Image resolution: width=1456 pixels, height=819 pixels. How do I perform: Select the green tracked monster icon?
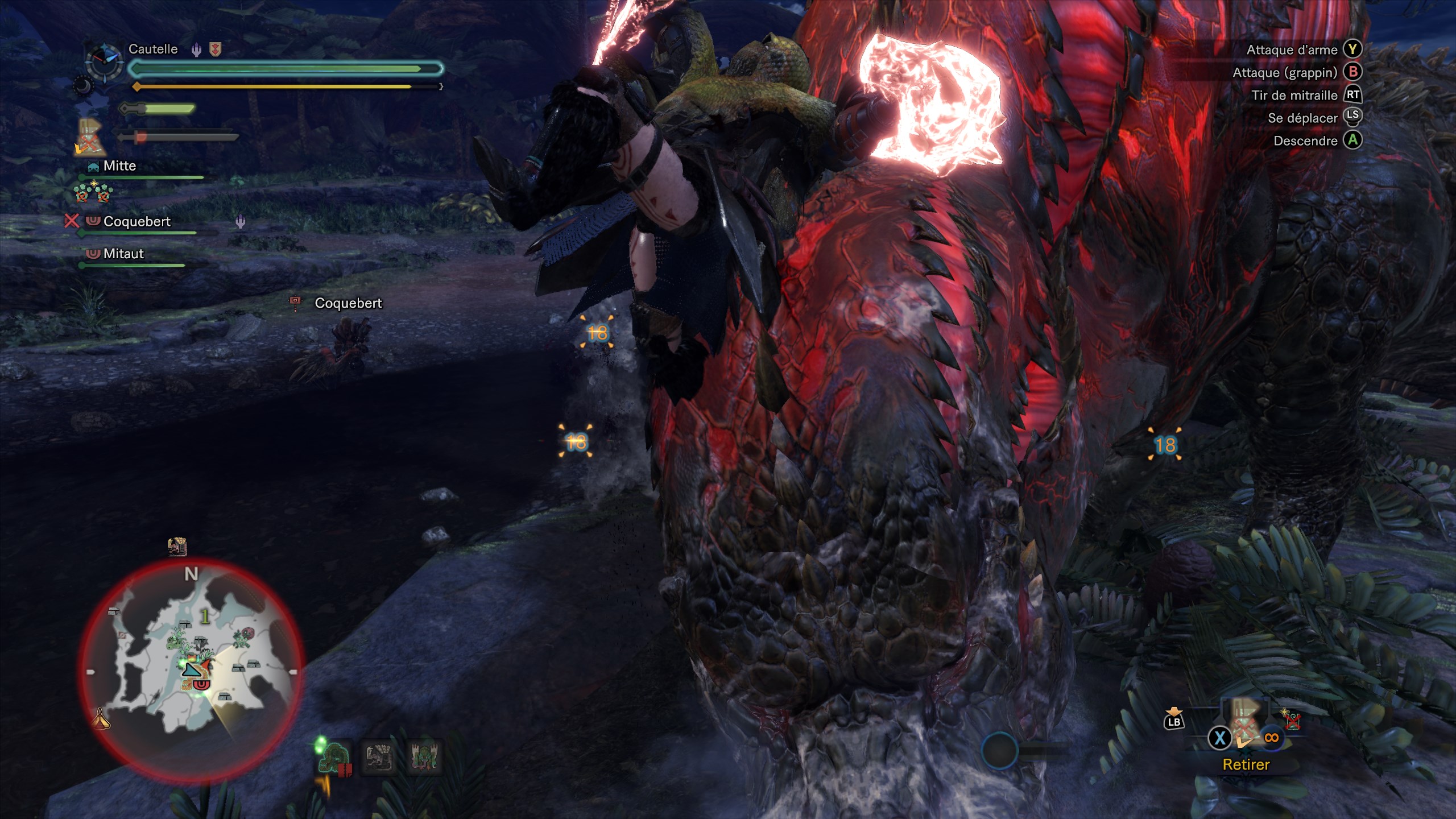334,758
